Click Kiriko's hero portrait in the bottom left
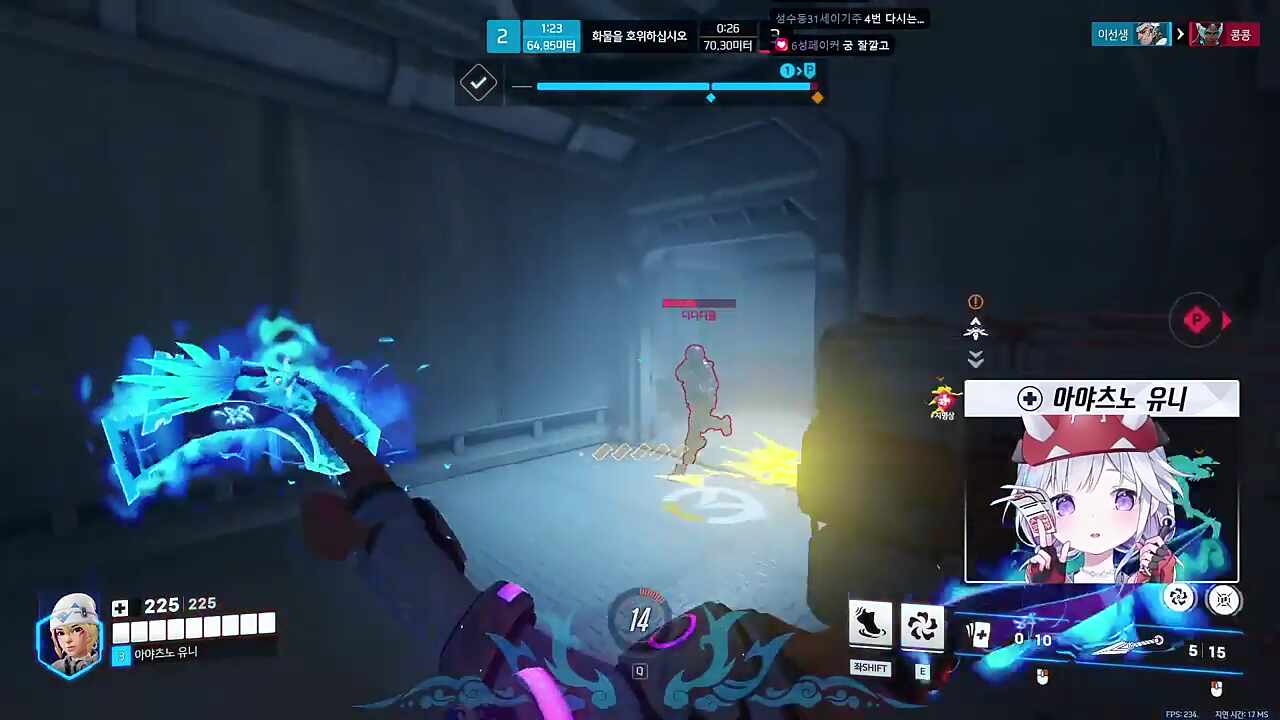 [68, 633]
